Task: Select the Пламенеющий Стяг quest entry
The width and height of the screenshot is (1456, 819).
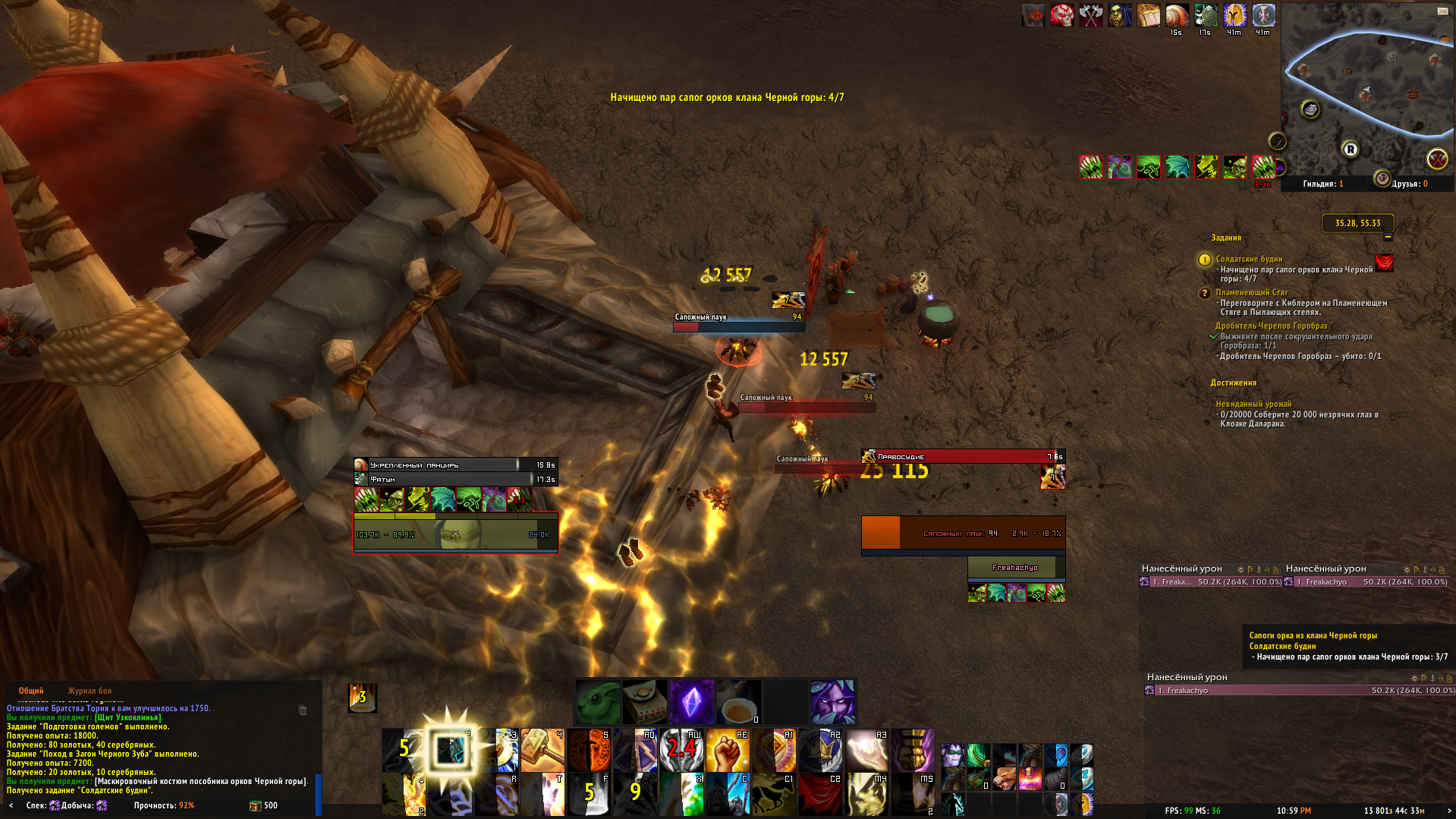Action: coord(1252,292)
